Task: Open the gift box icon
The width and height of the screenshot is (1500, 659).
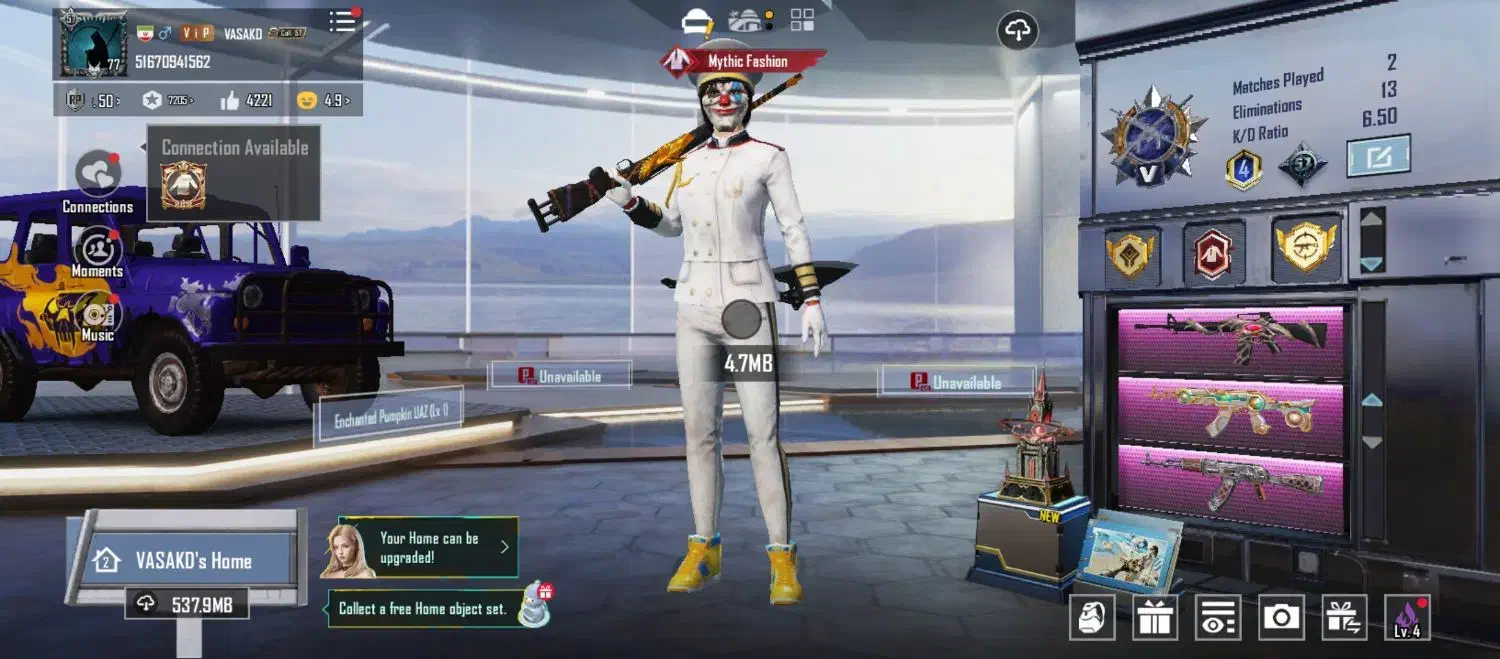Action: coord(1155,617)
